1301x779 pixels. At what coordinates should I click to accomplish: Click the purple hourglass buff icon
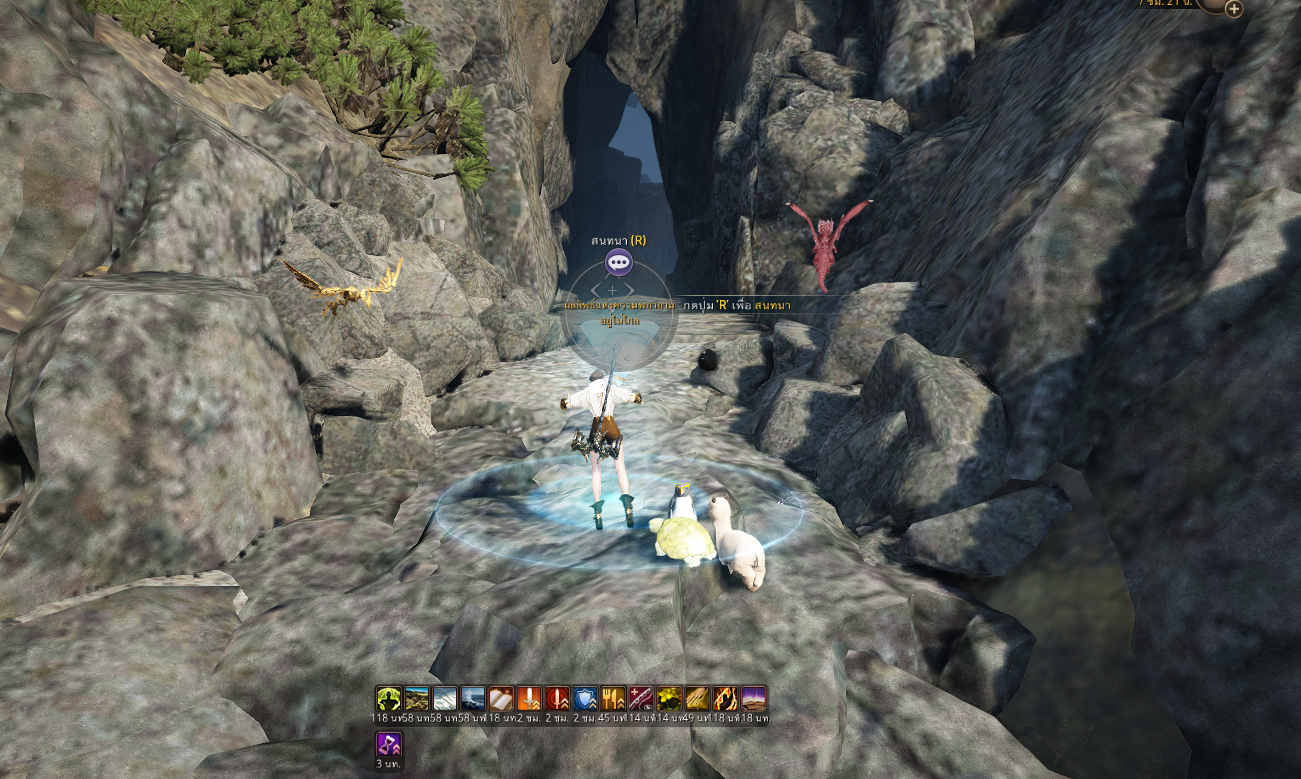coord(388,744)
